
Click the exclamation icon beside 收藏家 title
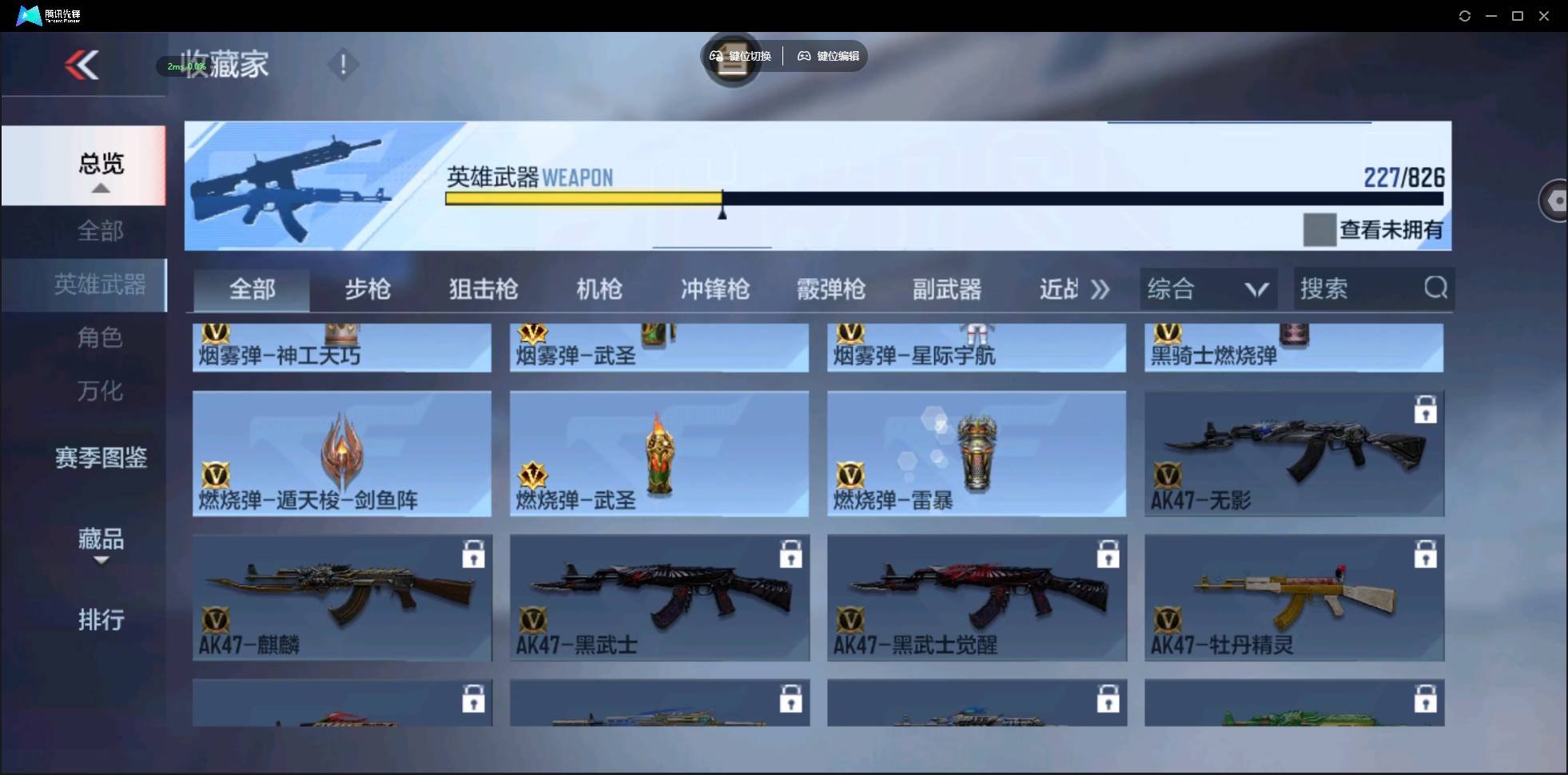[x=343, y=64]
